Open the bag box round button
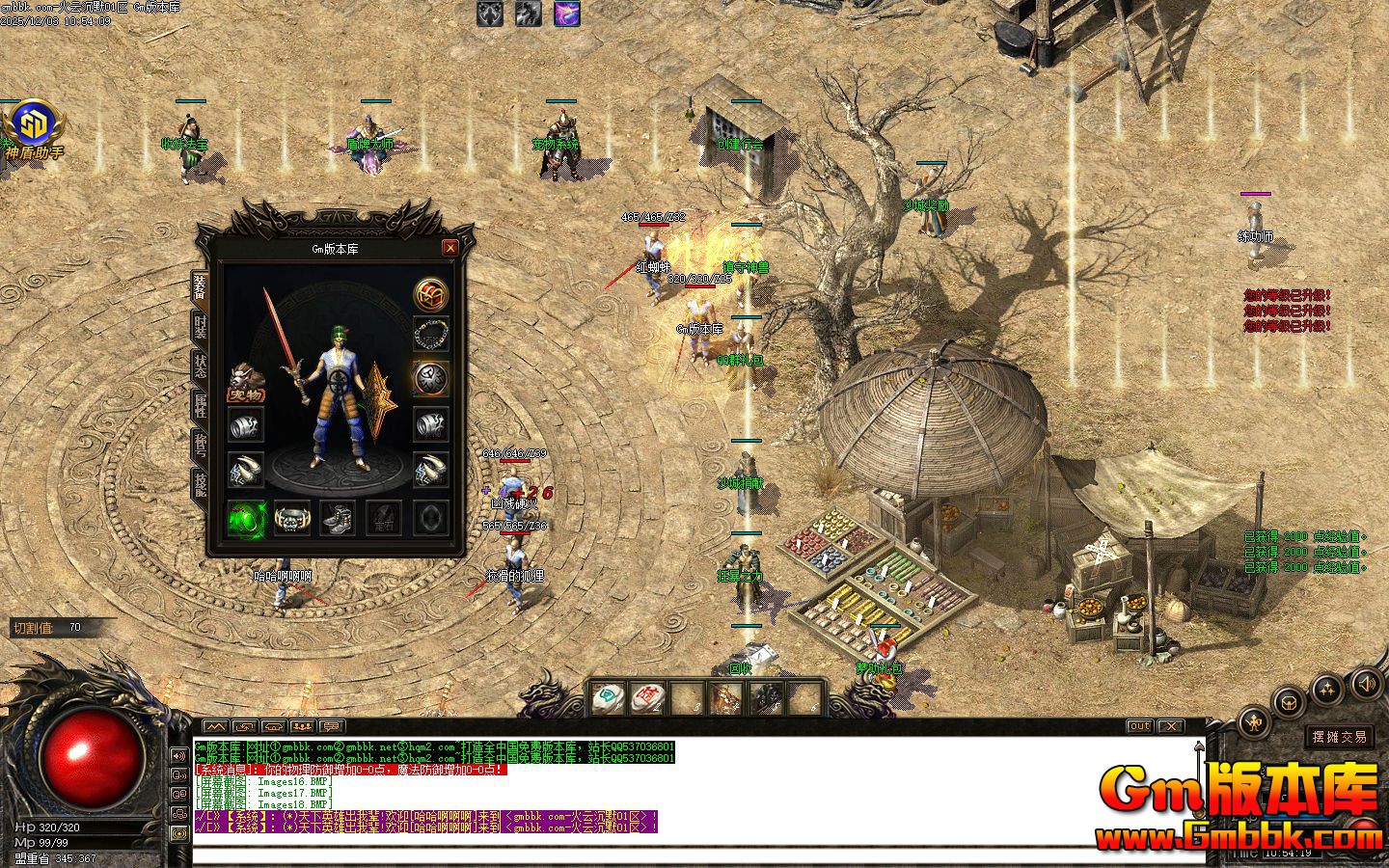The height and width of the screenshot is (868, 1389). (1289, 703)
